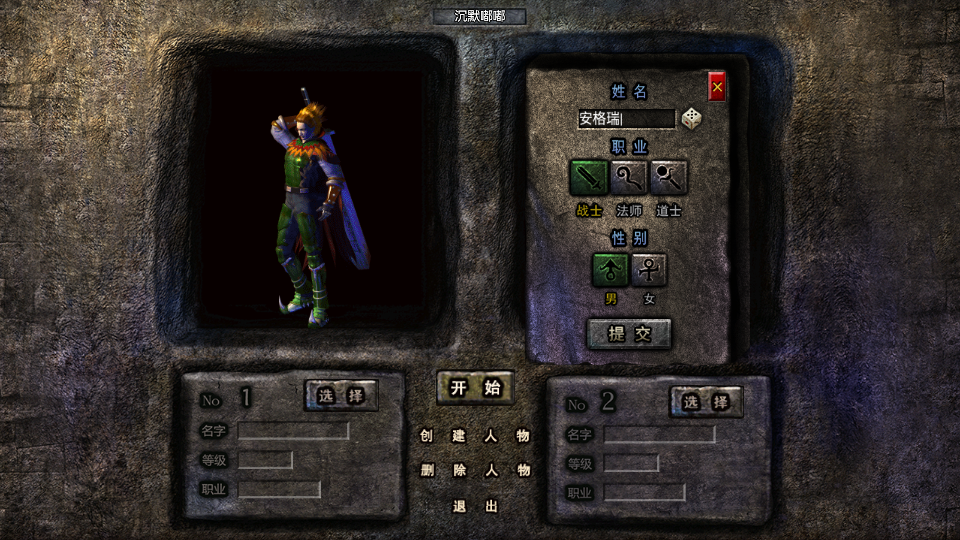960x540 pixels.
Task: Pick the Taoist (道士) class icon
Action: click(669, 178)
